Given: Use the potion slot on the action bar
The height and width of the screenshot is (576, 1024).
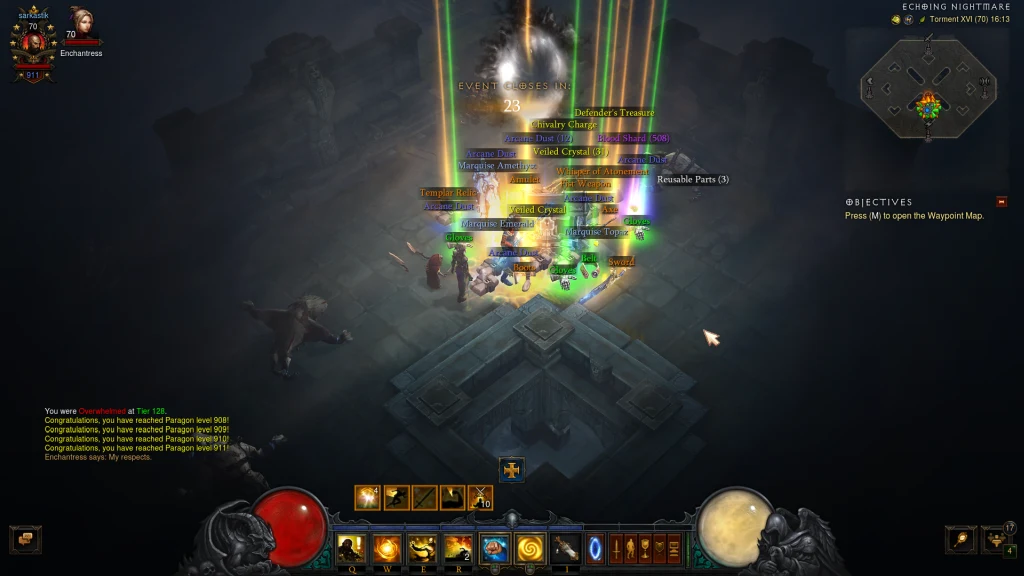Looking at the screenshot, I should point(565,548).
